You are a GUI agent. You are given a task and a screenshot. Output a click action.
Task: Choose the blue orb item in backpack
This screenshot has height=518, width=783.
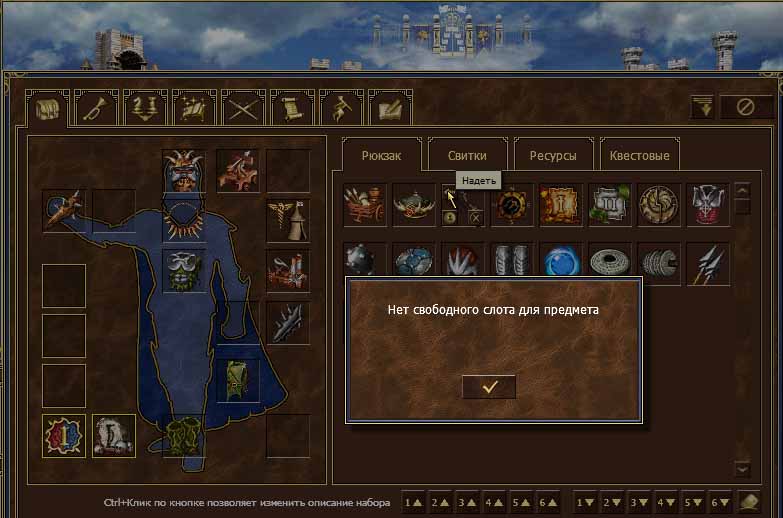pos(560,263)
